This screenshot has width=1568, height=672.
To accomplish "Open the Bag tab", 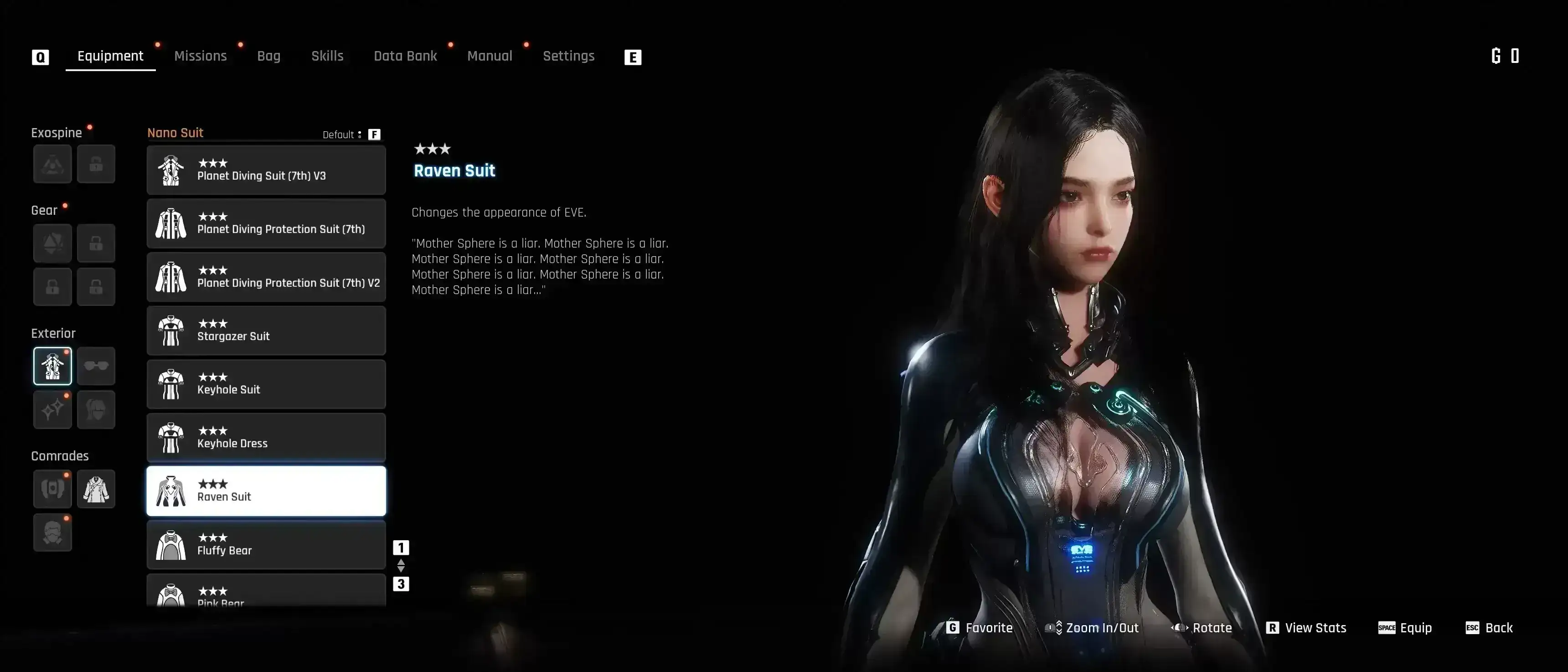I will pos(268,56).
